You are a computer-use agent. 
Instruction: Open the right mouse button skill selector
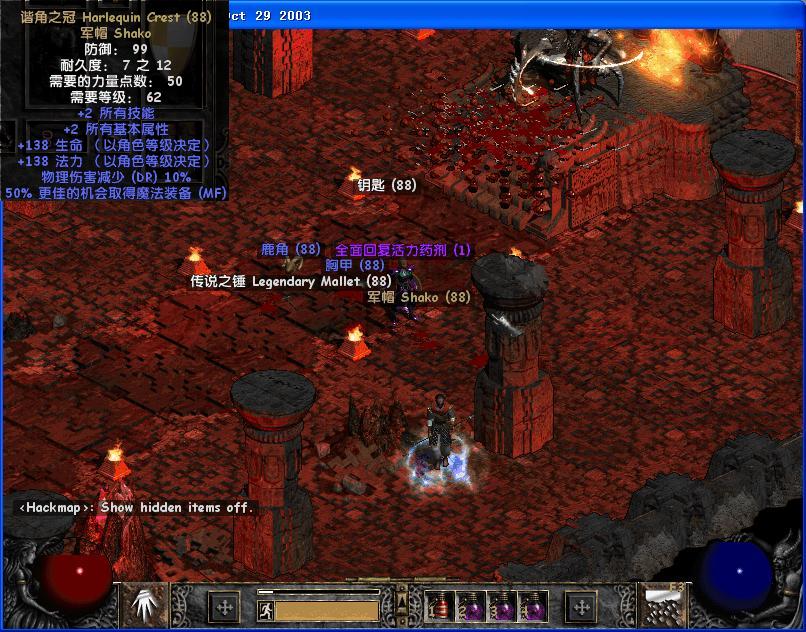(x=661, y=603)
